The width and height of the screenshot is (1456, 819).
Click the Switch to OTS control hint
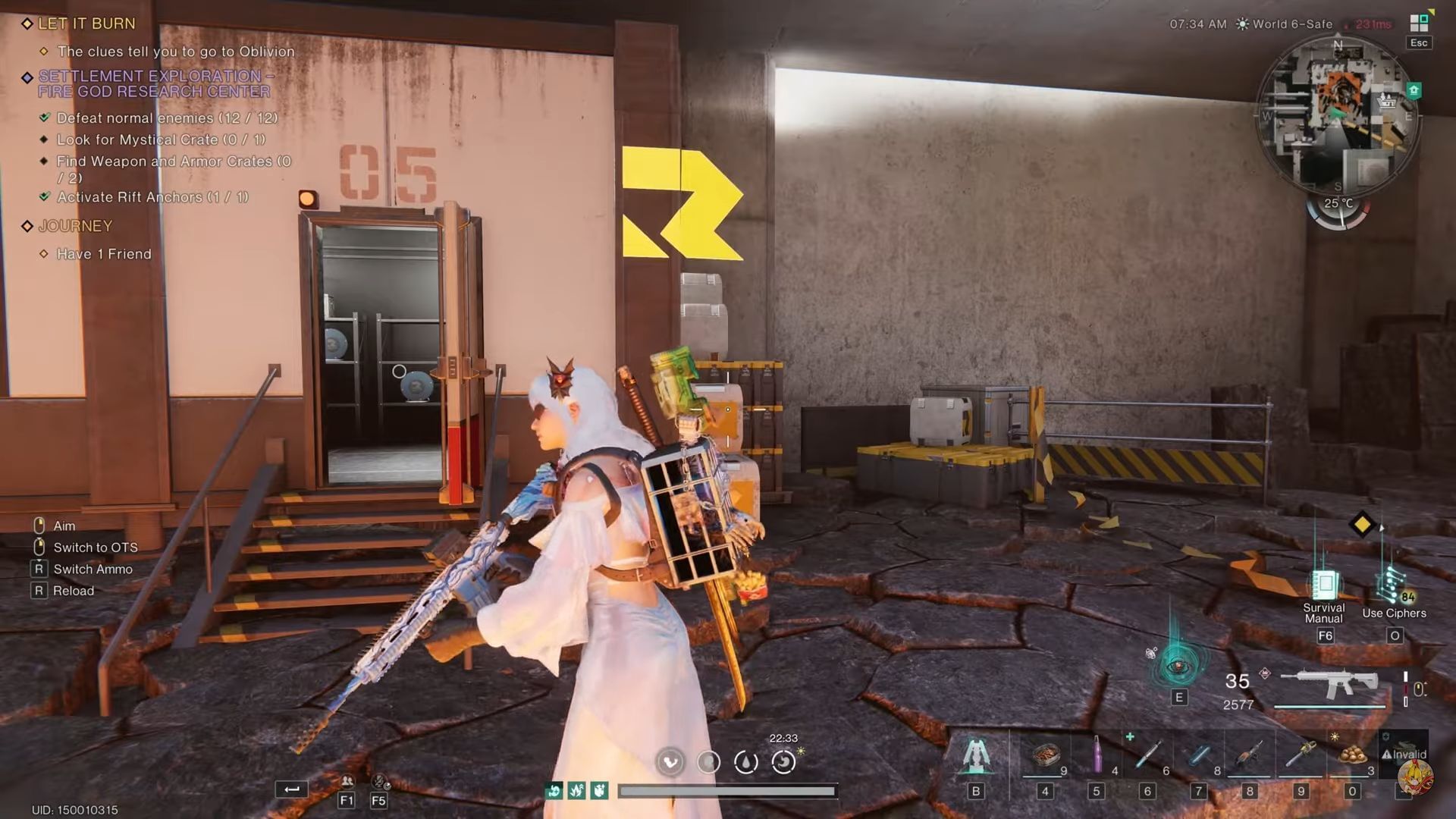coord(95,547)
